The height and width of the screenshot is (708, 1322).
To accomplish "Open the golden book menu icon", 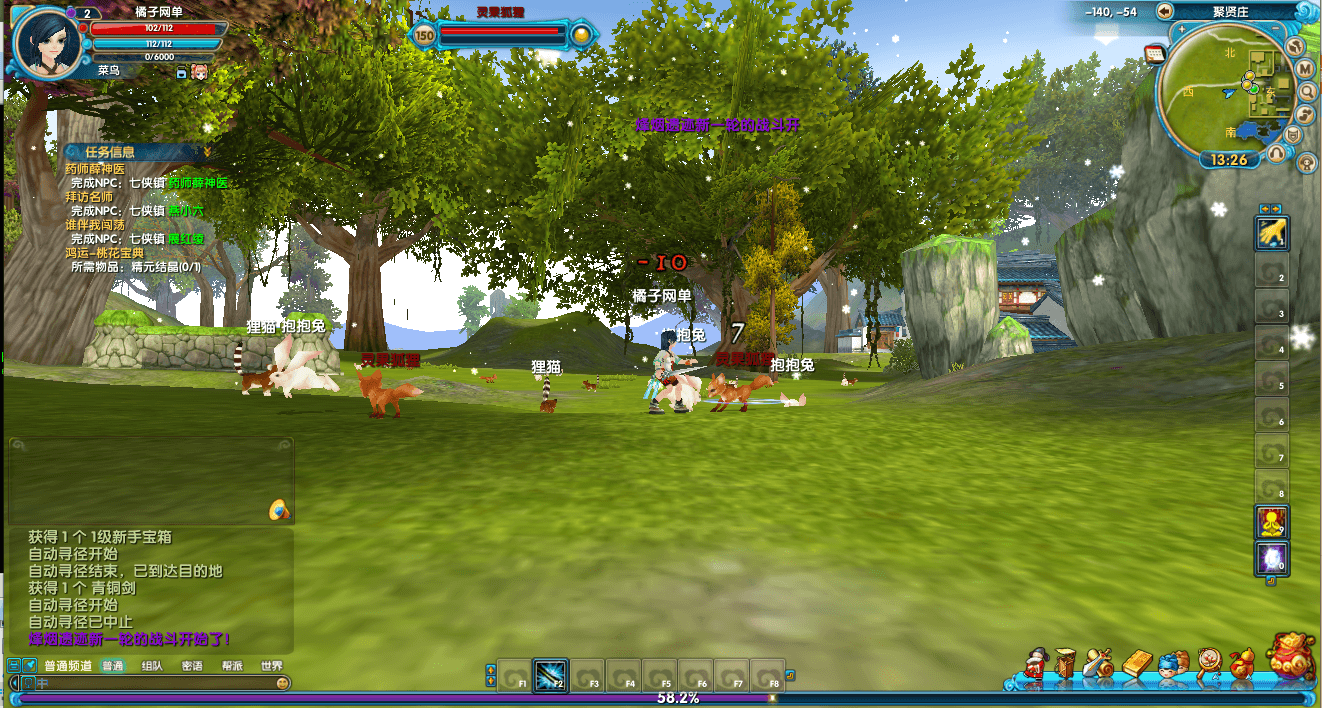I will tap(1139, 664).
